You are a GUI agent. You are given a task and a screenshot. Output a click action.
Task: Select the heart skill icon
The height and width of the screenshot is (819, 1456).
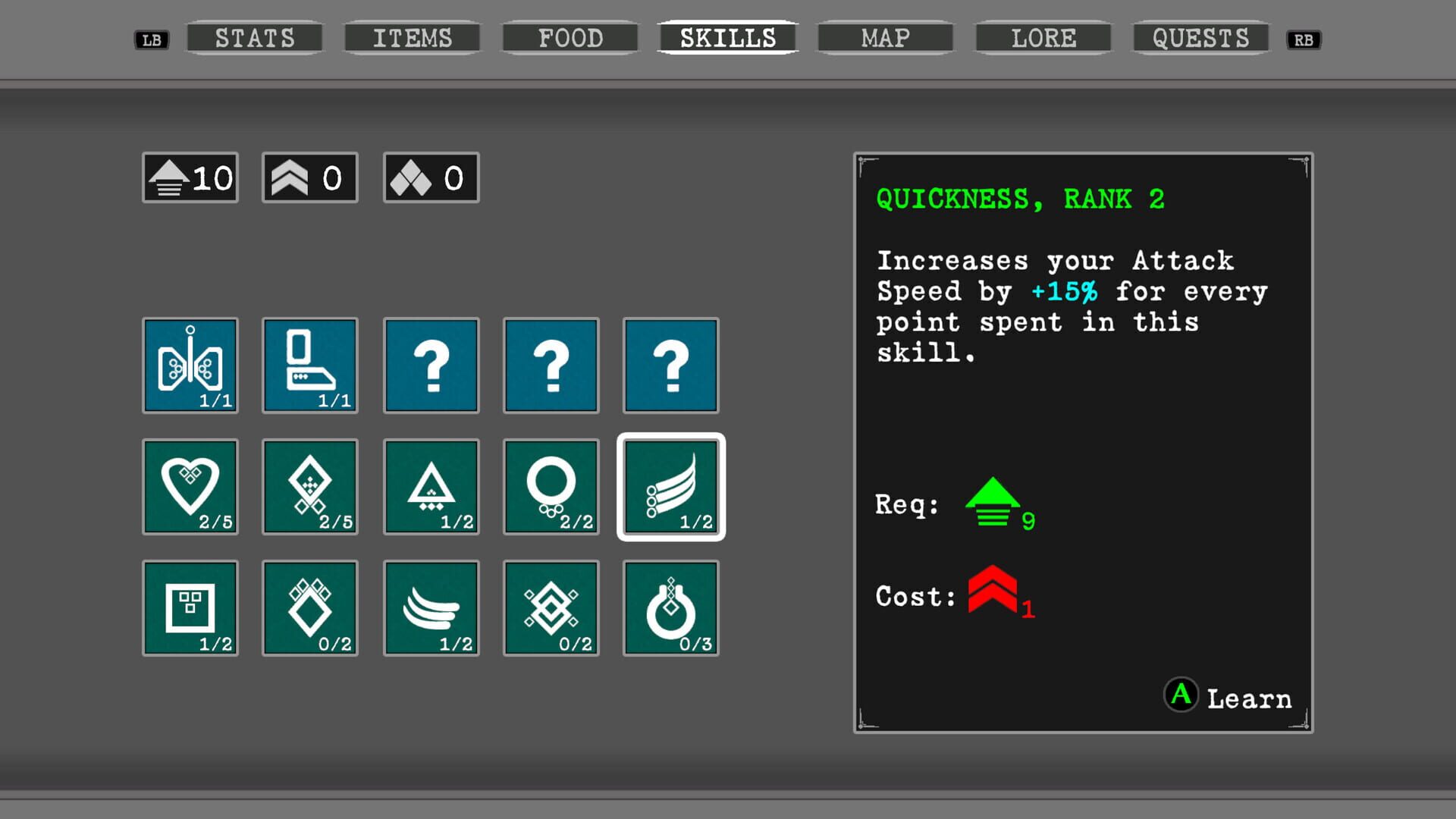pyautogui.click(x=190, y=487)
